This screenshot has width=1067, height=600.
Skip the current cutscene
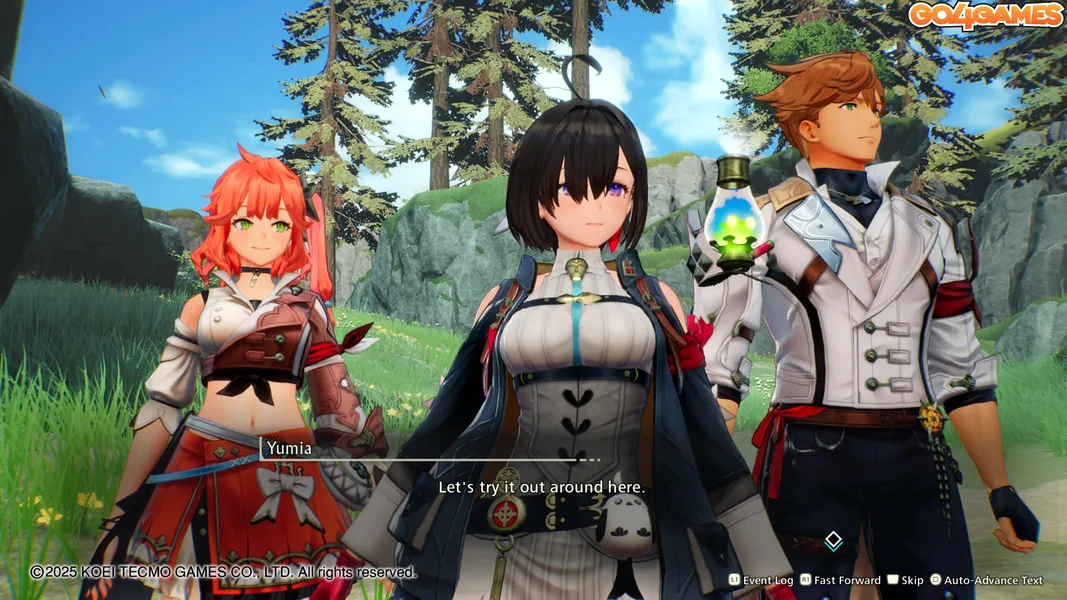(905, 580)
